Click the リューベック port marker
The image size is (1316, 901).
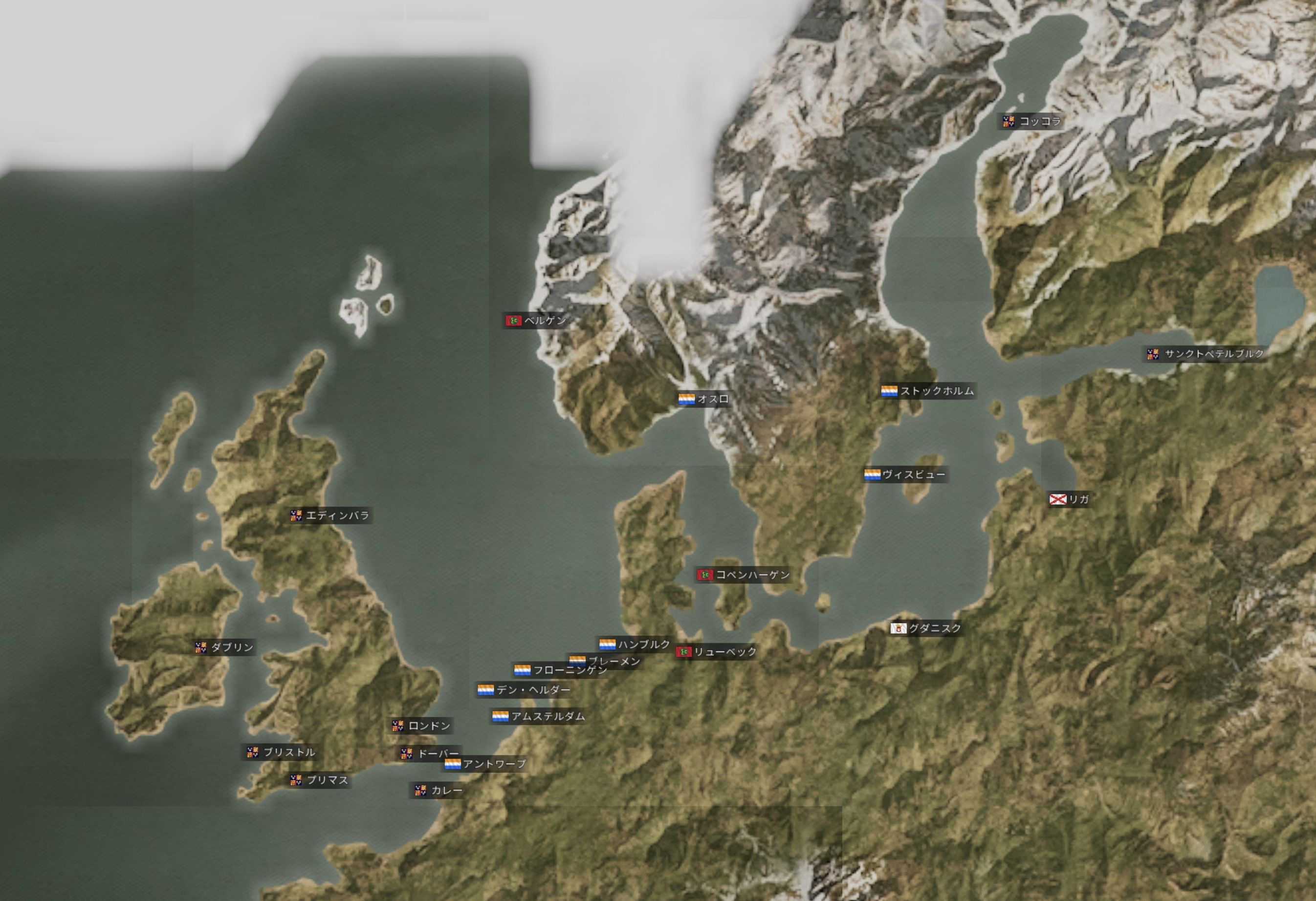(716, 652)
